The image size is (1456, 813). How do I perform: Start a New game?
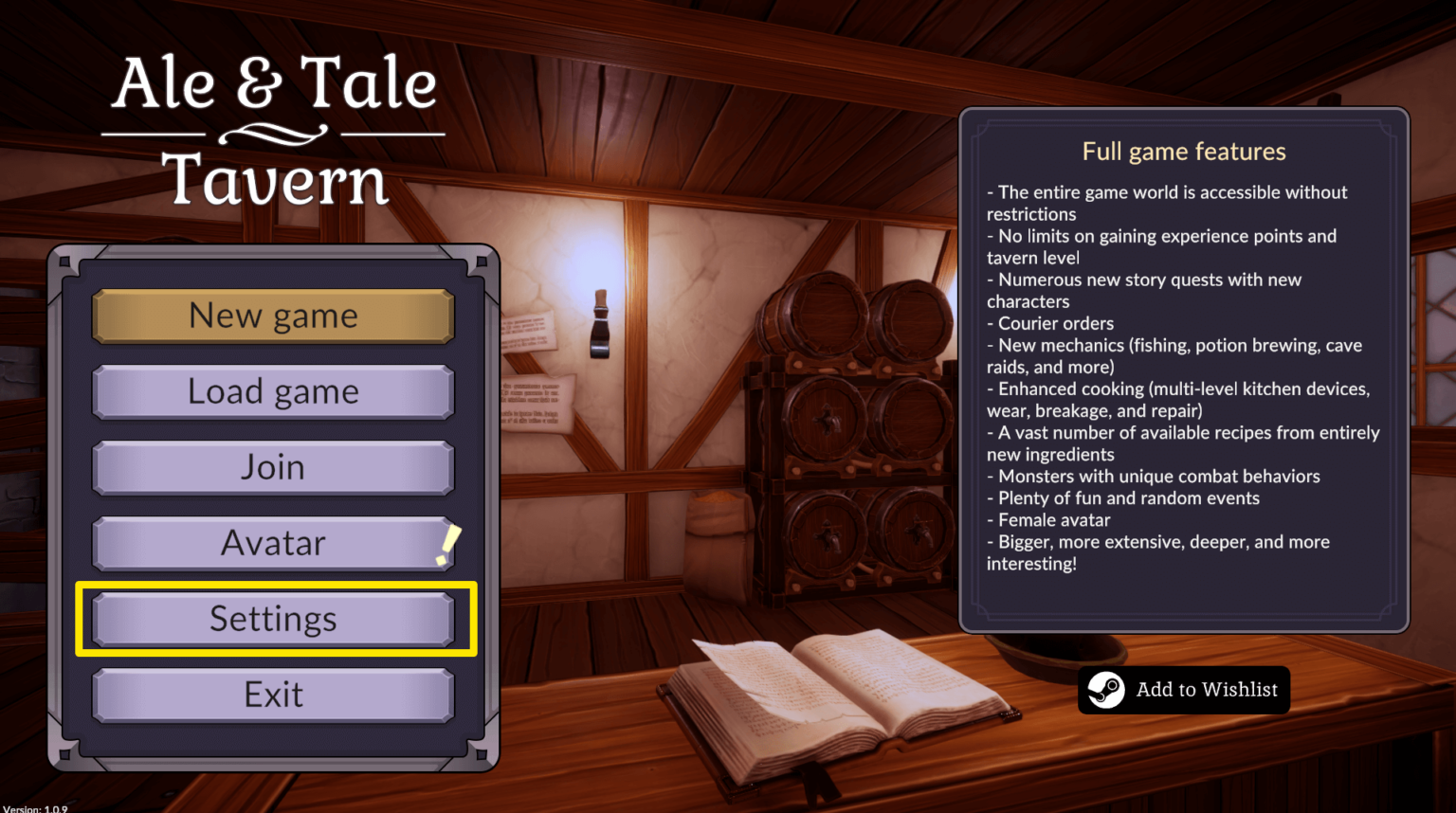click(273, 316)
